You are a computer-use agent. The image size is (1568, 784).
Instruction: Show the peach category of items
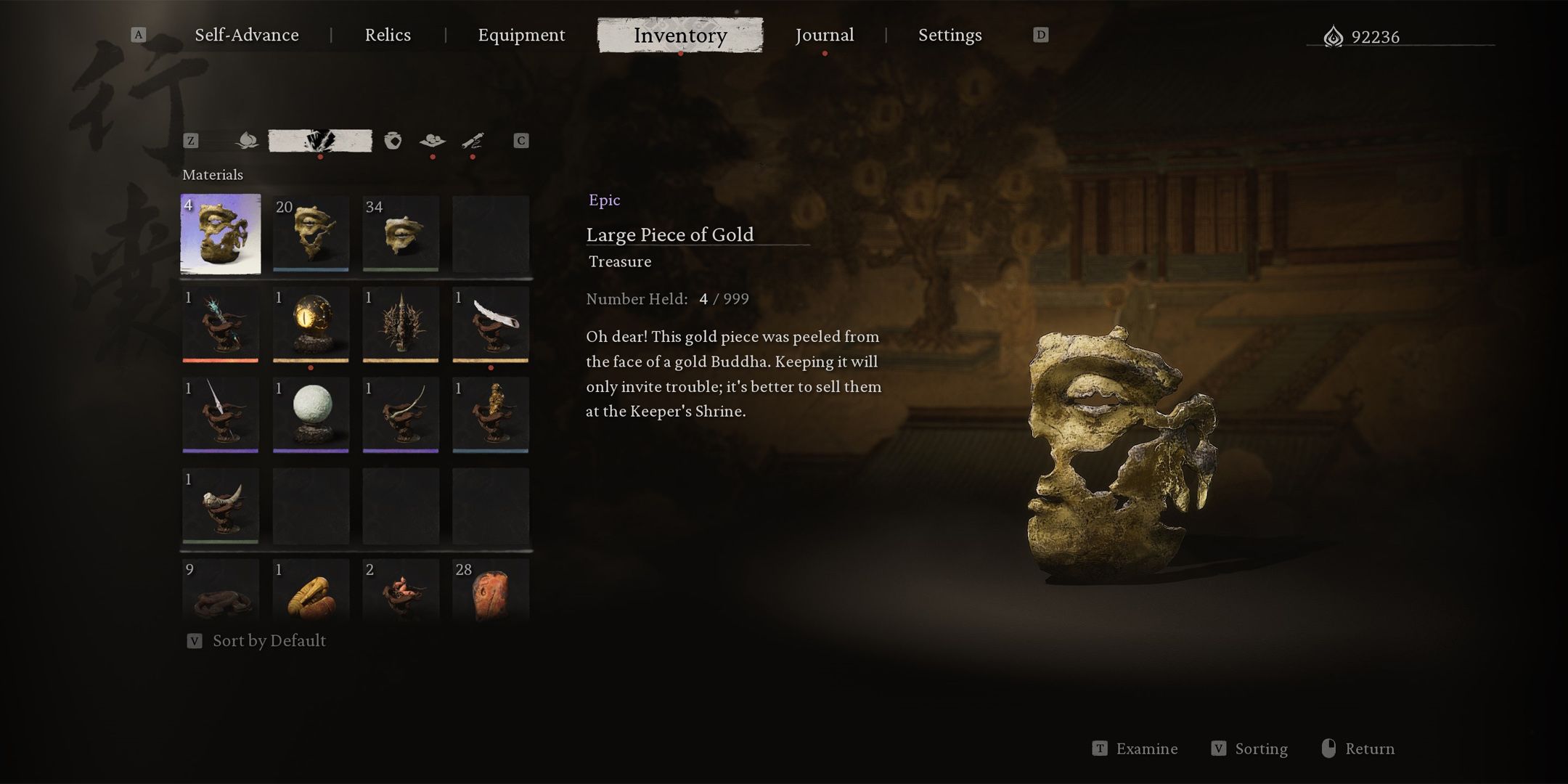[247, 140]
